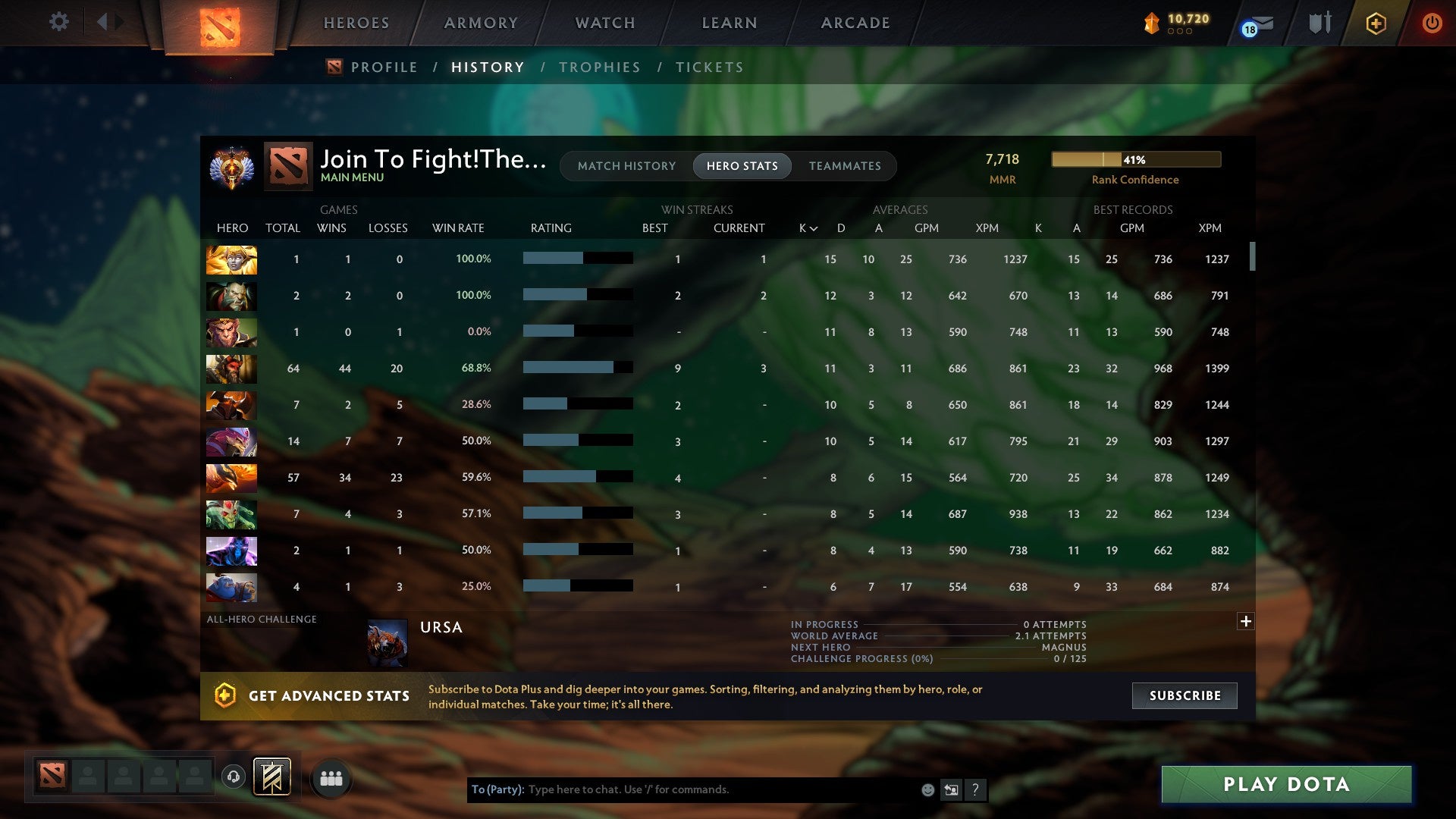Viewport: 1456px width, 819px height.
Task: Click the question mark help icon beside chat
Action: (x=976, y=789)
